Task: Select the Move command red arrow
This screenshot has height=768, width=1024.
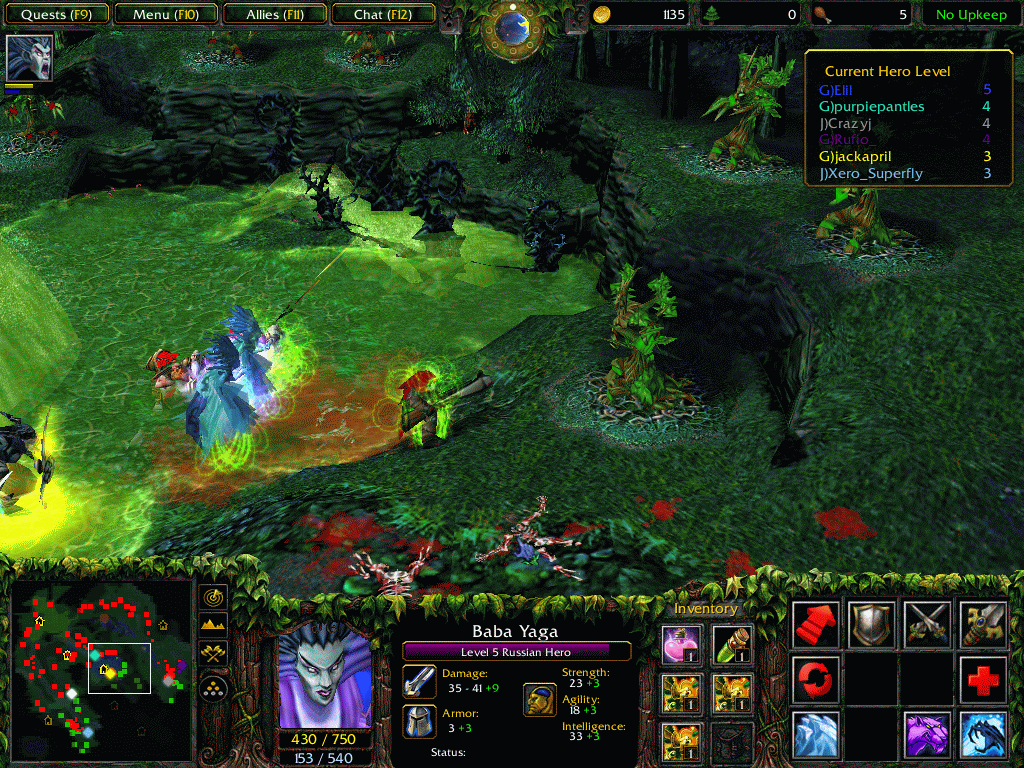Action: coord(815,625)
